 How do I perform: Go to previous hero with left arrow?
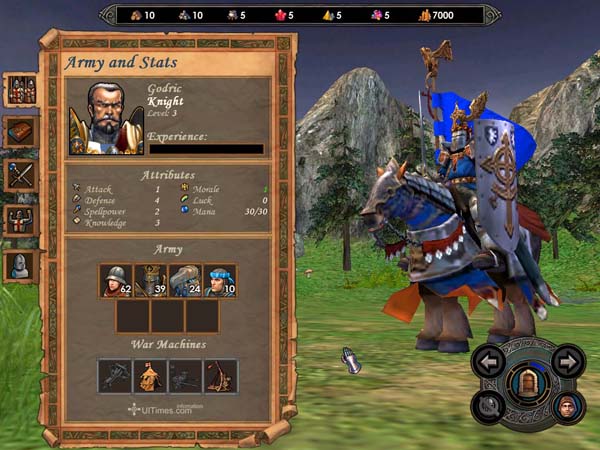coord(490,361)
